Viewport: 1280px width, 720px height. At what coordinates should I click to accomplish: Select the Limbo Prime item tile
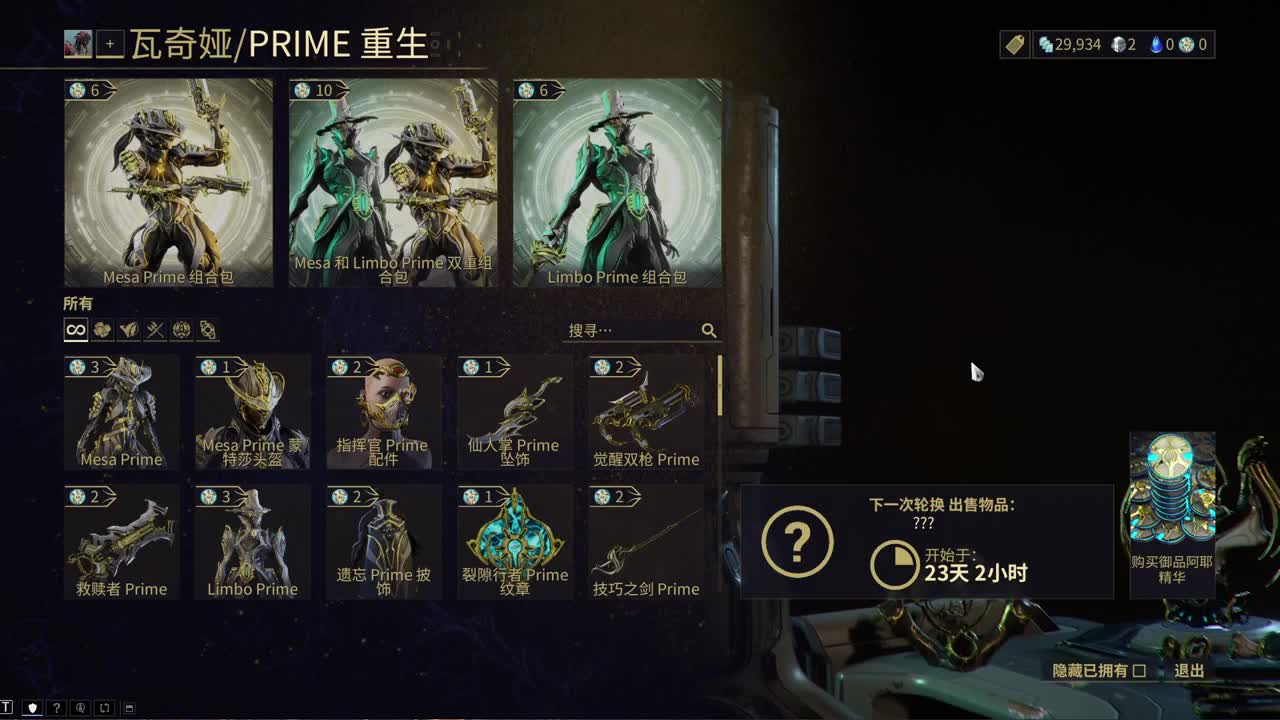[x=251, y=540]
